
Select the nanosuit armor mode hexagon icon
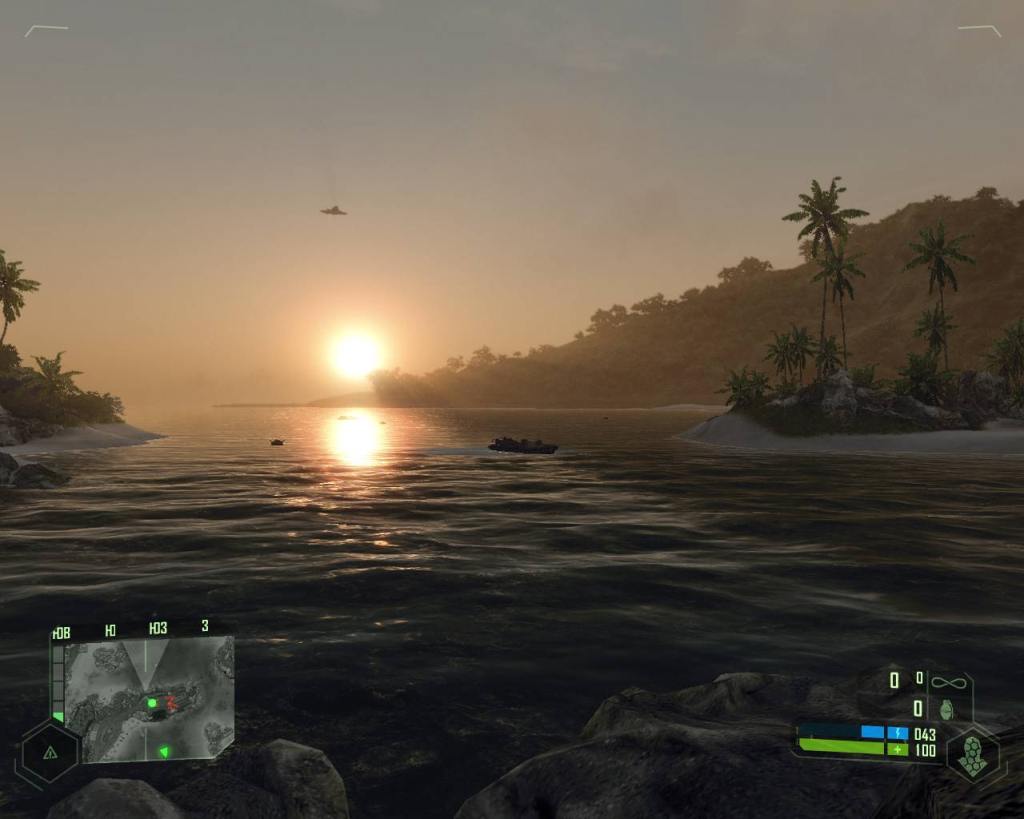pos(971,753)
